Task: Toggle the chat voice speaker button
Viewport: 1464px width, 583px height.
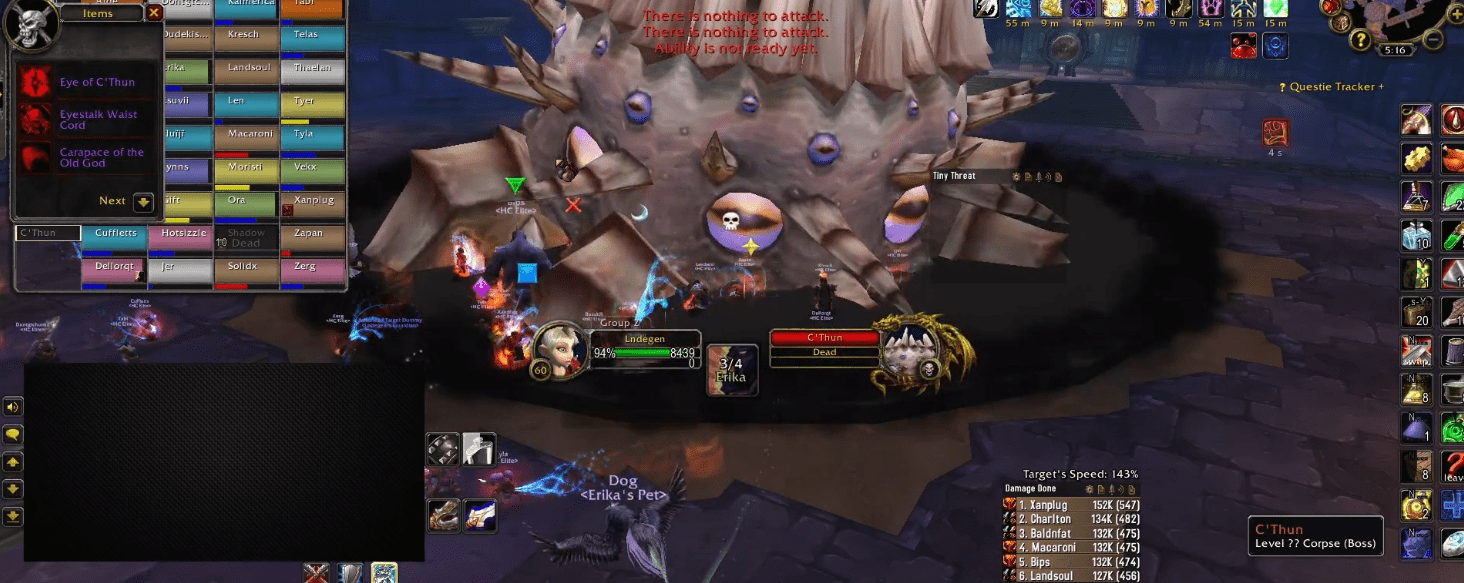Action: pos(13,407)
